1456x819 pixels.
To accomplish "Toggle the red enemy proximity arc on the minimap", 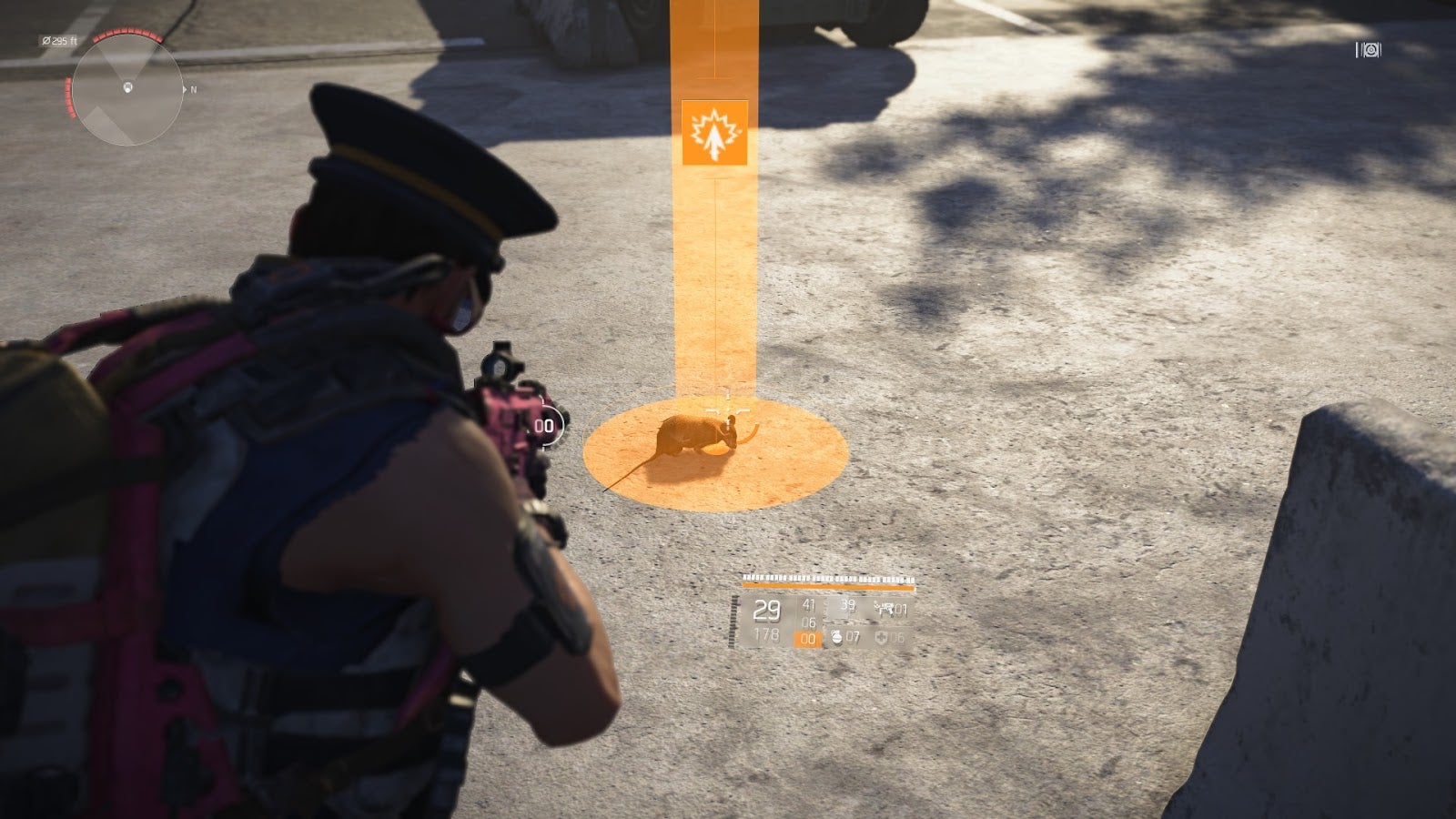I will tap(126, 35).
